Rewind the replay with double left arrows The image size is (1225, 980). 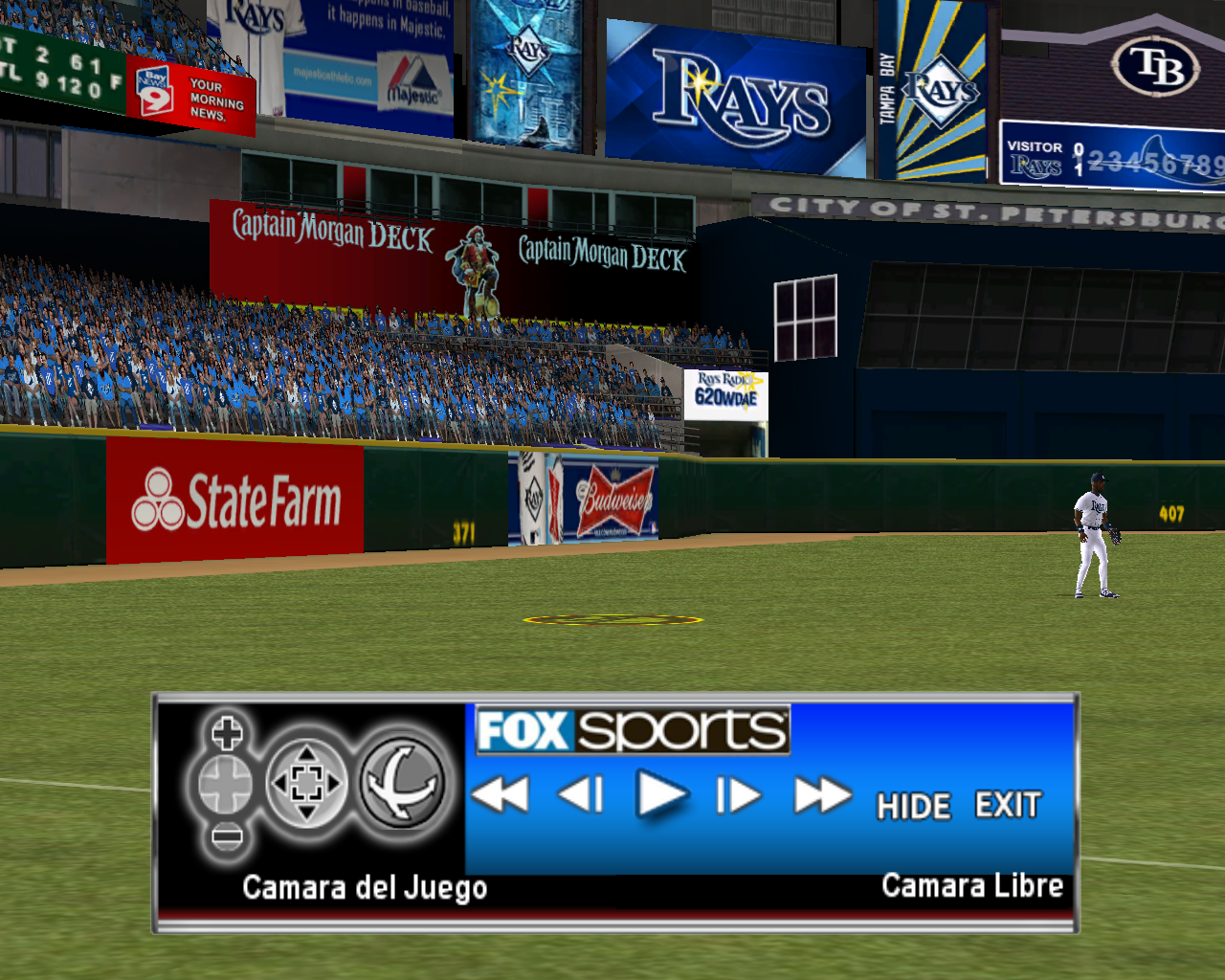501,794
